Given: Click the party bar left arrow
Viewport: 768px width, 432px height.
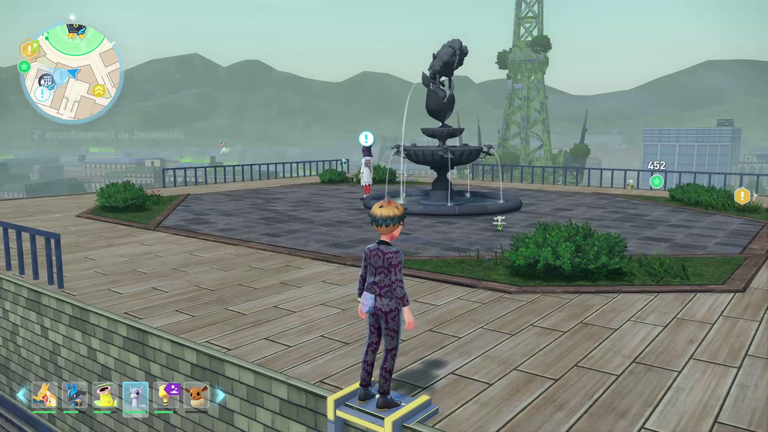Looking at the screenshot, I should point(21,395).
